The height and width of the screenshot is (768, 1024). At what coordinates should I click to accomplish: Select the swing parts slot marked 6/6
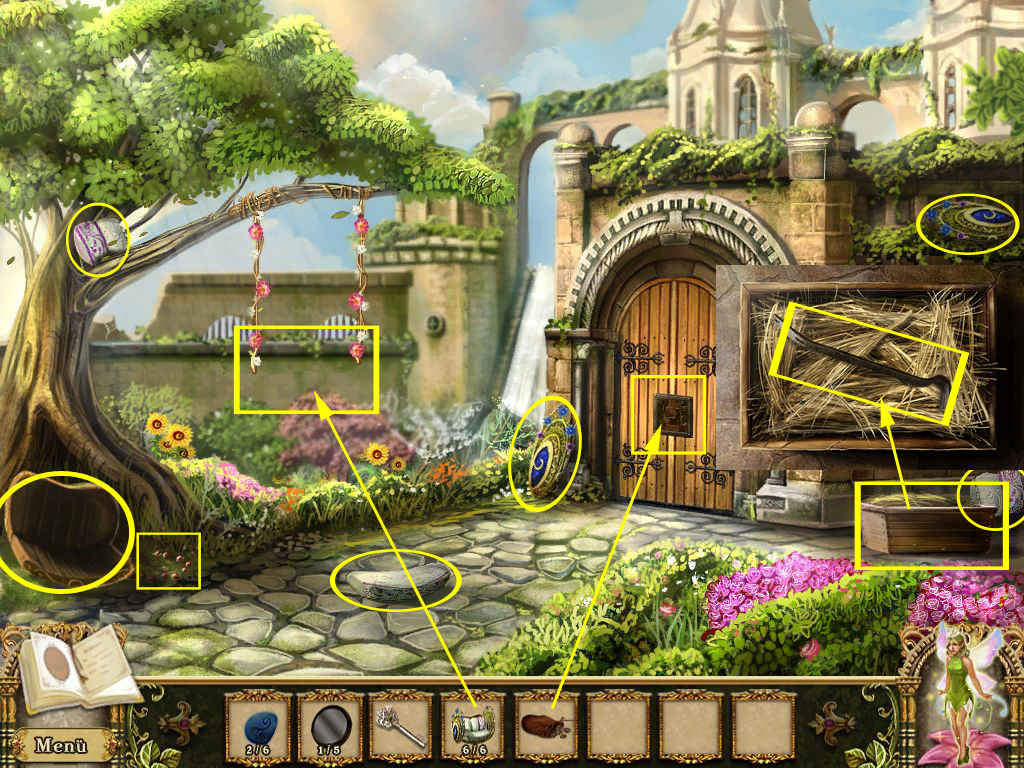click(x=474, y=726)
